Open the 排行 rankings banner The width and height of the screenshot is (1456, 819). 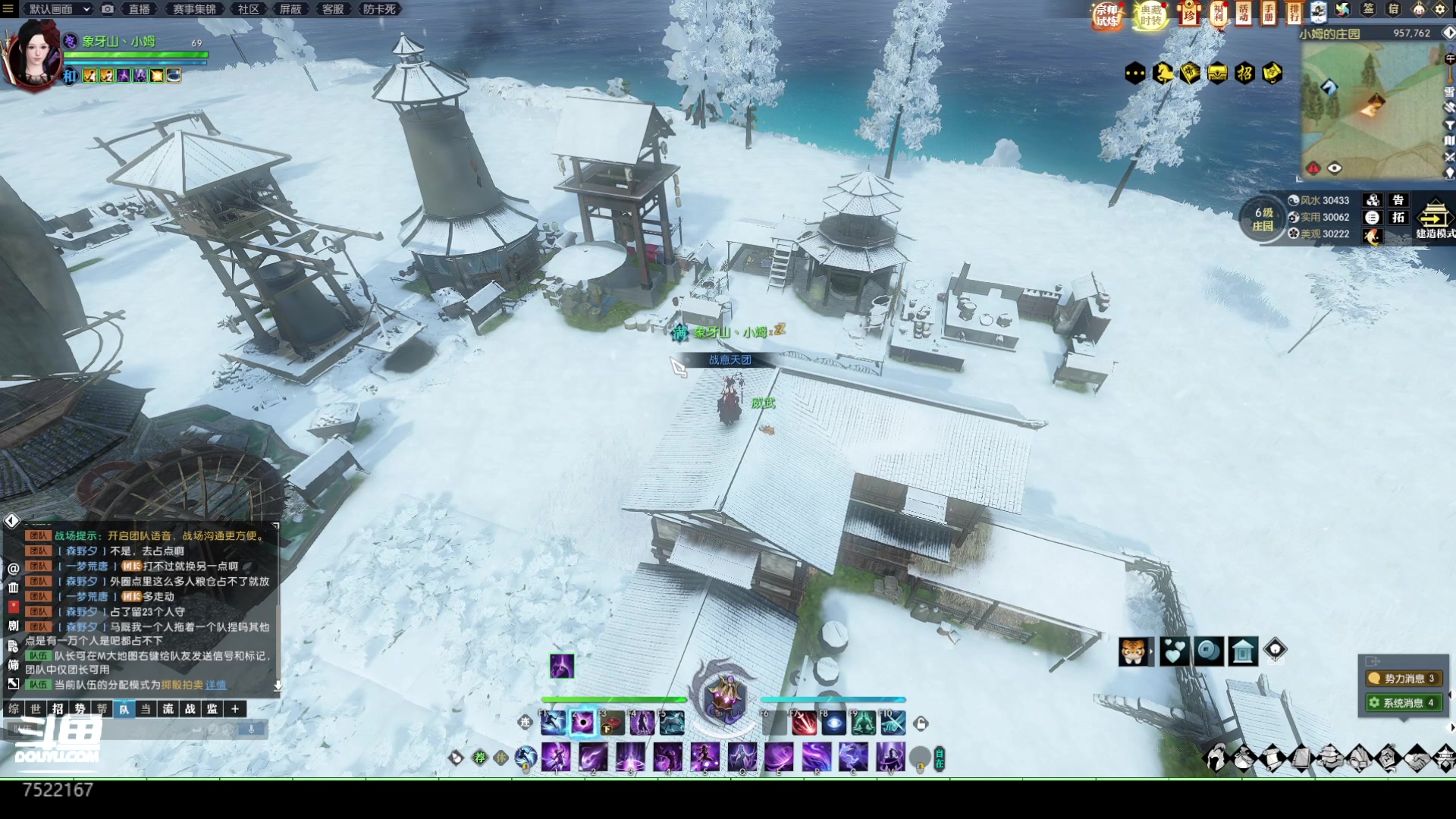[1294, 13]
